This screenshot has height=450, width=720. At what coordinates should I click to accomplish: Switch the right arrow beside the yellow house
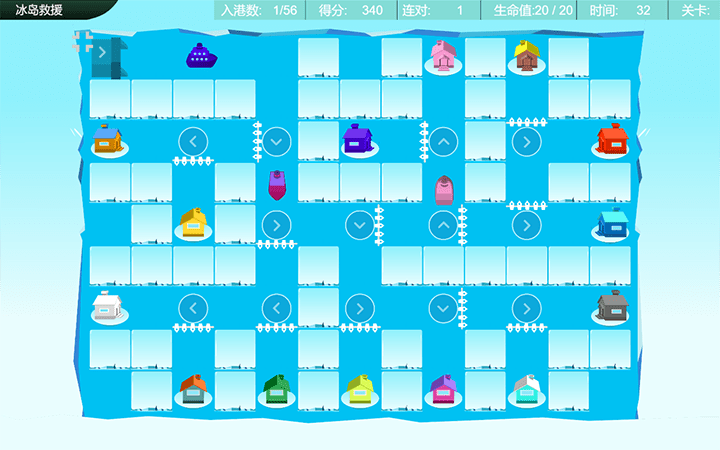(x=276, y=224)
